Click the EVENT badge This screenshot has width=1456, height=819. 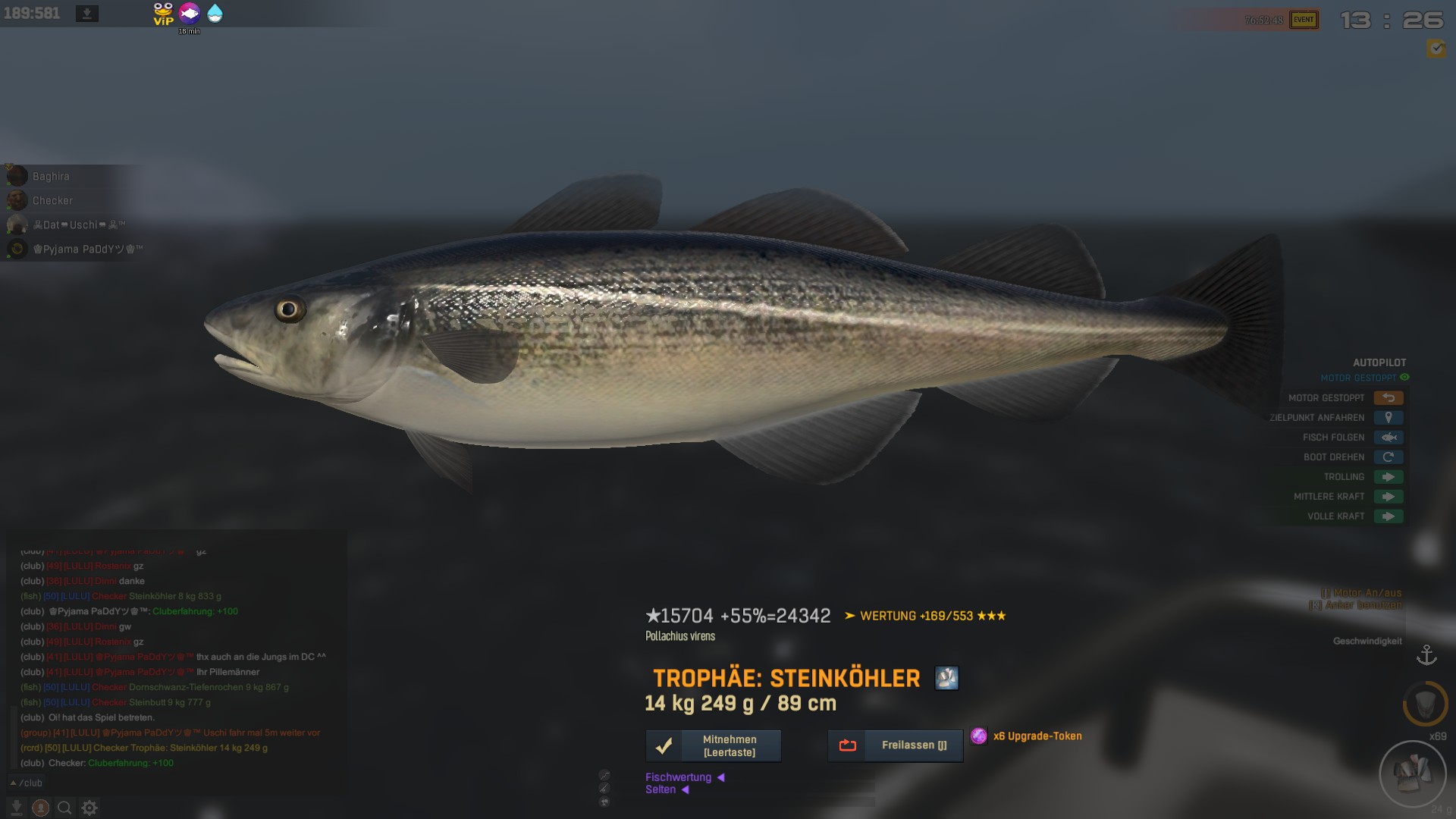point(1304,20)
